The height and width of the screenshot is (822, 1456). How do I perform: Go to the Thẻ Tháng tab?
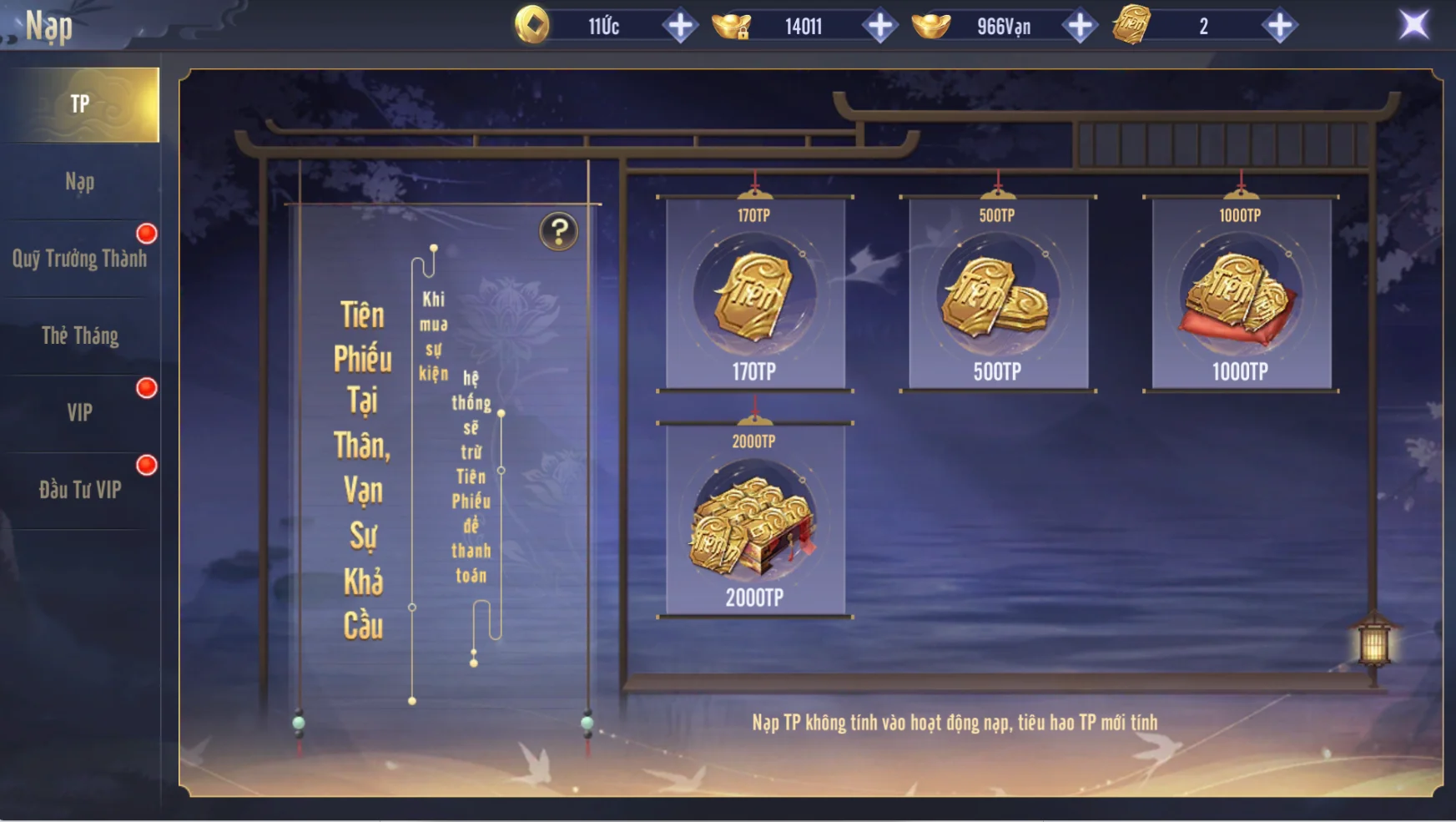tap(80, 335)
